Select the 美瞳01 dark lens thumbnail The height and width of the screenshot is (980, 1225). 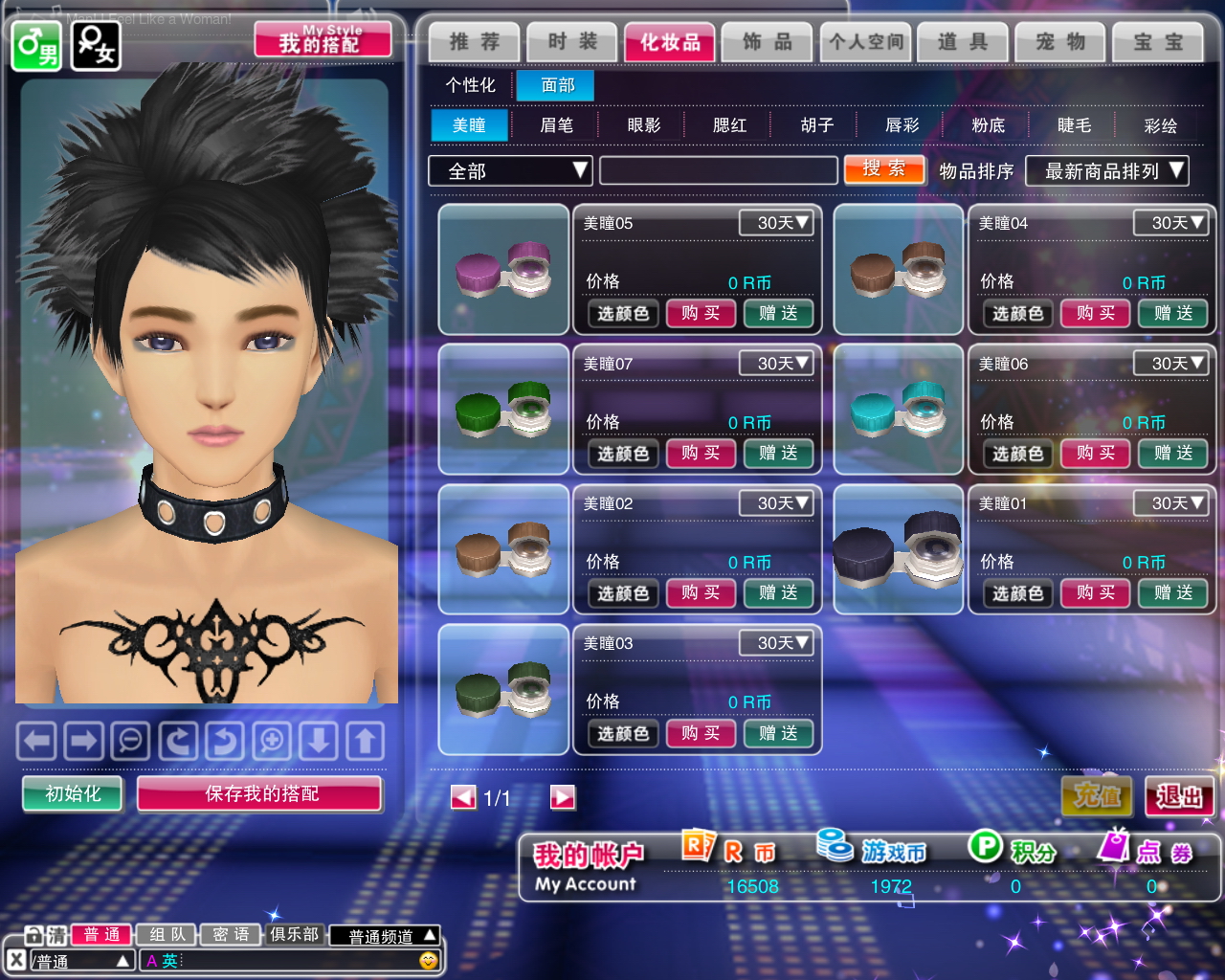click(898, 549)
